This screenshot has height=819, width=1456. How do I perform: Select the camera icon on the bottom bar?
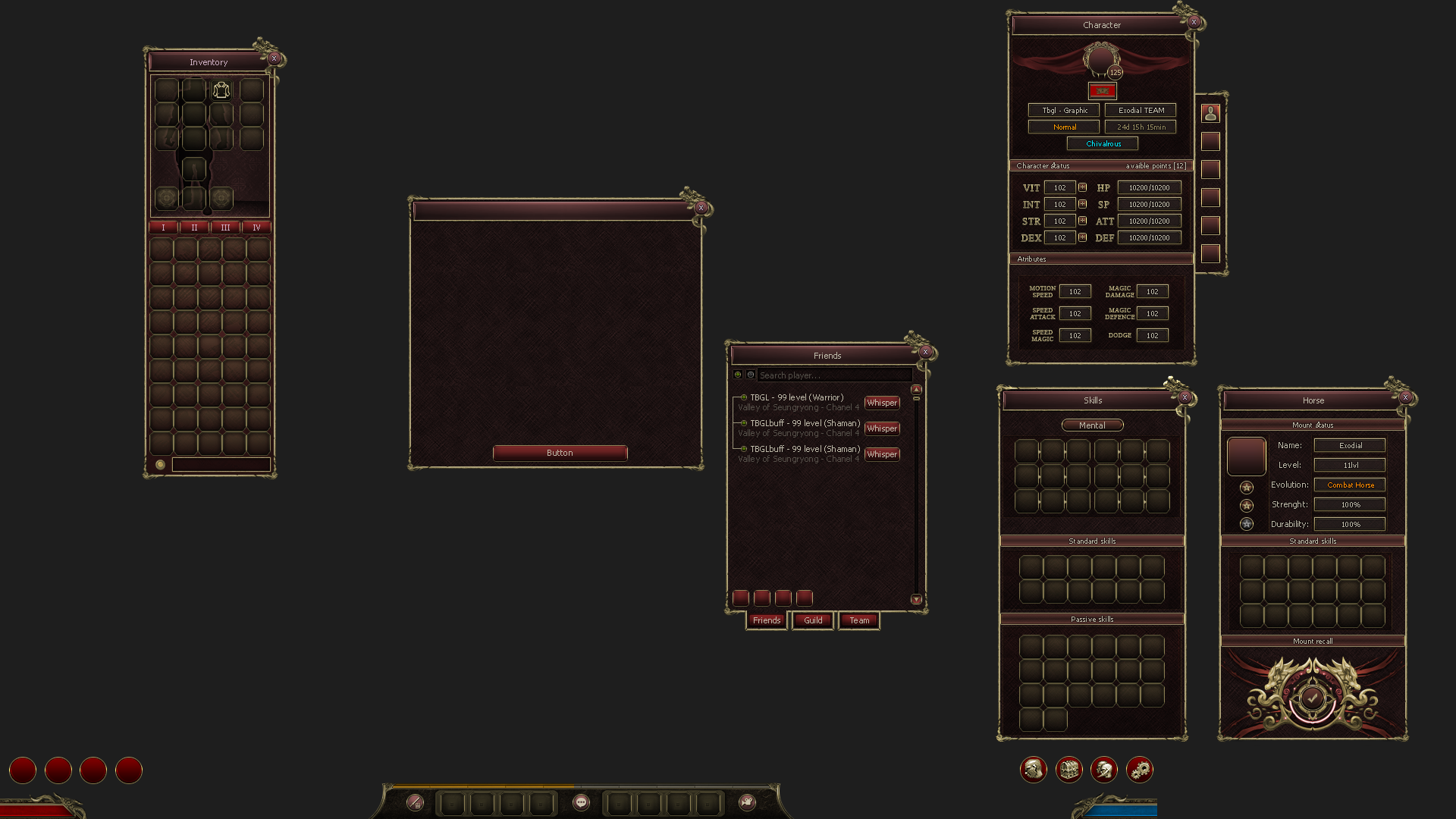pyautogui.click(x=747, y=802)
